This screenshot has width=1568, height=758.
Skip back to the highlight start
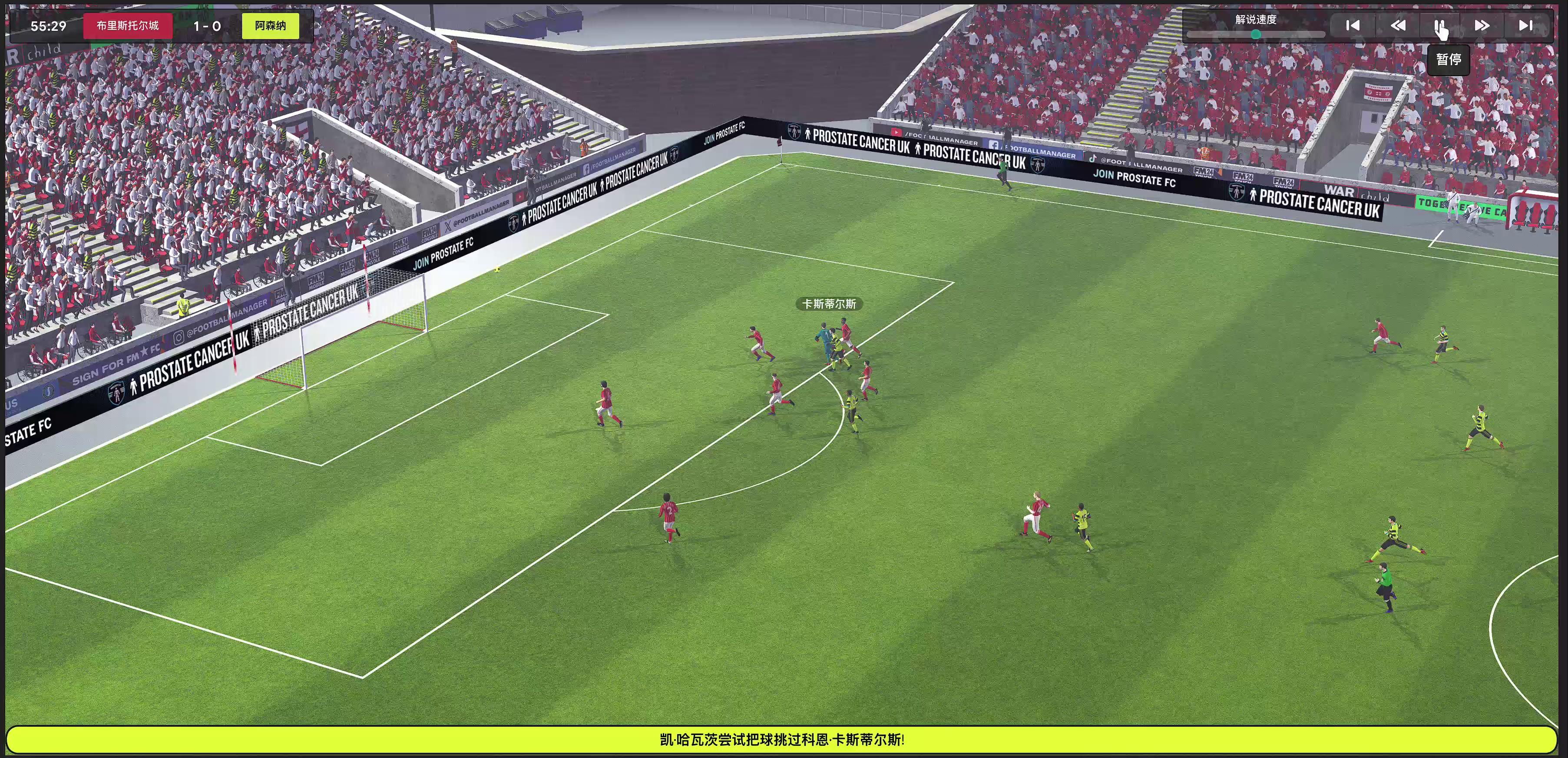[1353, 26]
